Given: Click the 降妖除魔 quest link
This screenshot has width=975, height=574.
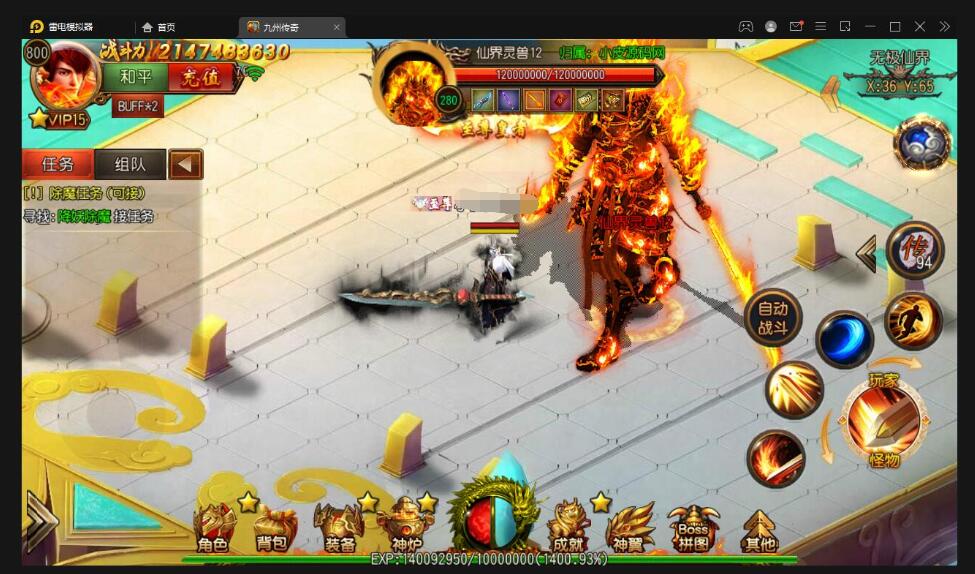Looking at the screenshot, I should pyautogui.click(x=83, y=215).
